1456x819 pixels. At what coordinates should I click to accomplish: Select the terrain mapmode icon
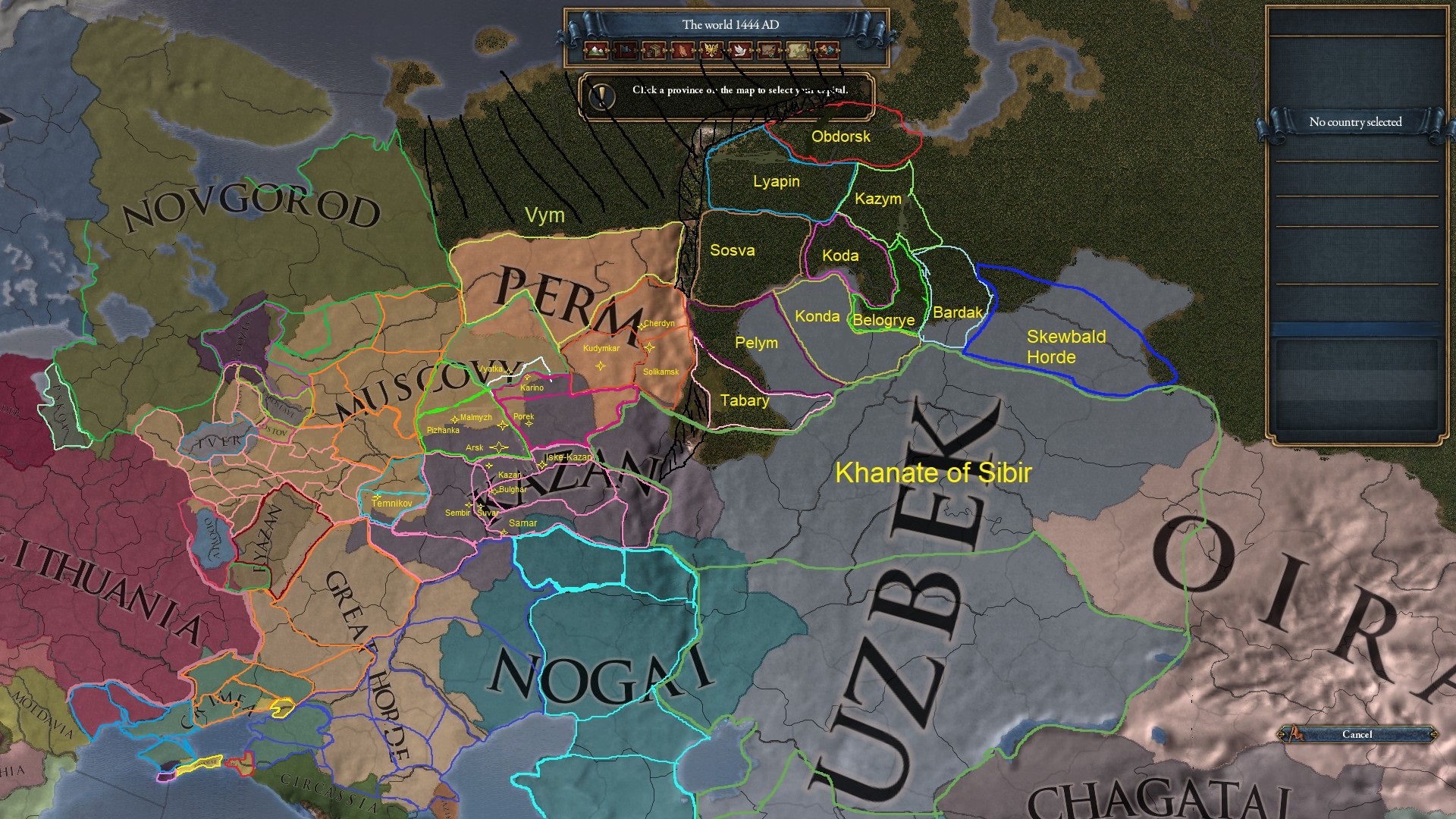click(x=596, y=50)
